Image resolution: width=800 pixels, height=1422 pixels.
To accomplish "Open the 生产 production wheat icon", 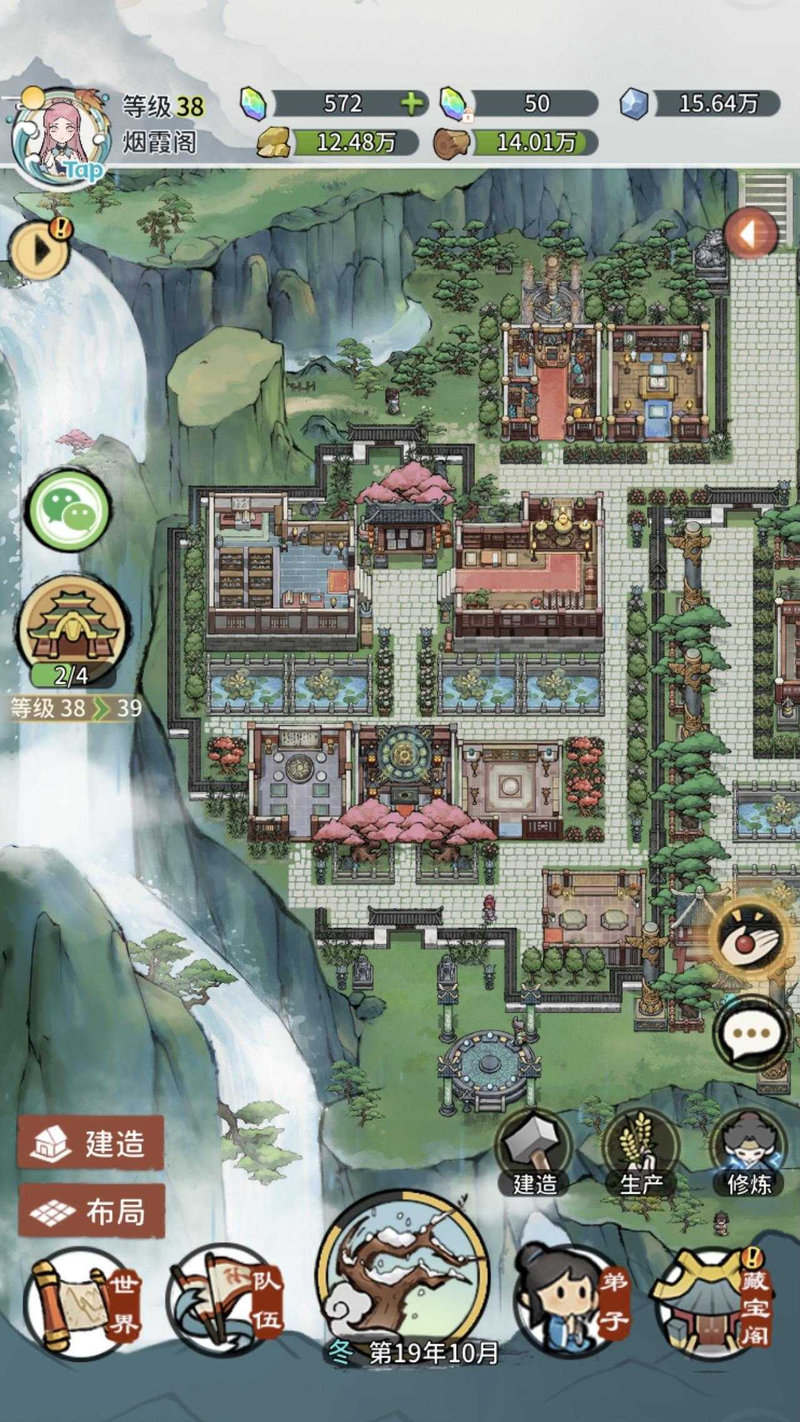I will click(x=640, y=1148).
